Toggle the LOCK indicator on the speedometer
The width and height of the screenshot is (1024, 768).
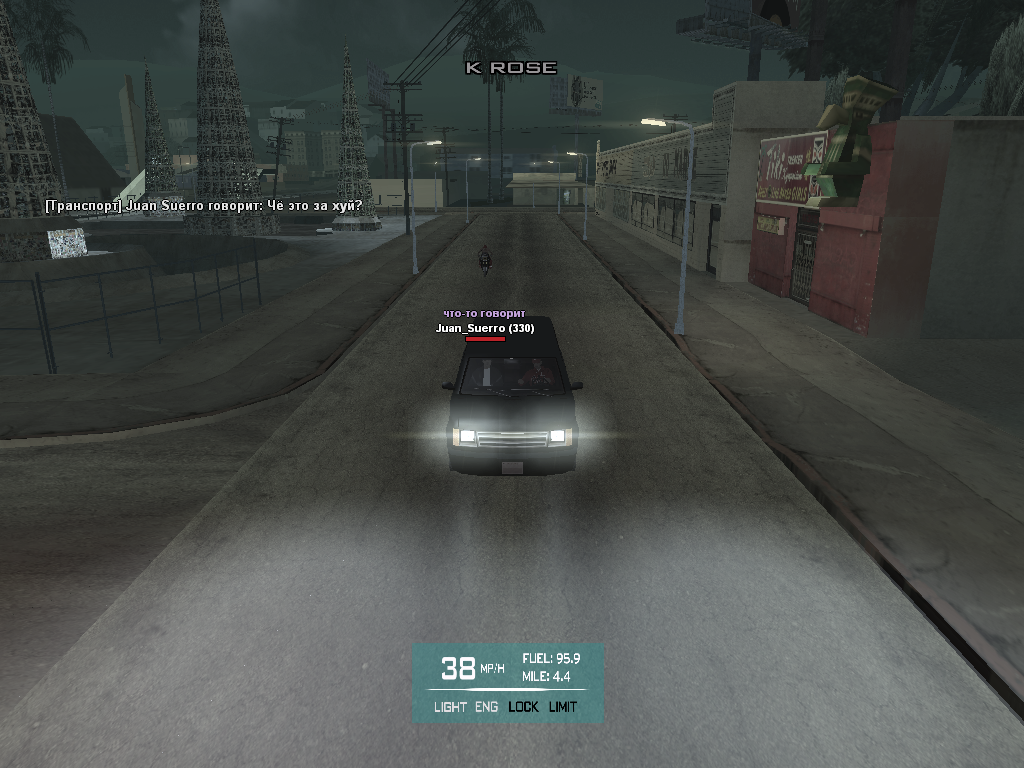tap(523, 707)
